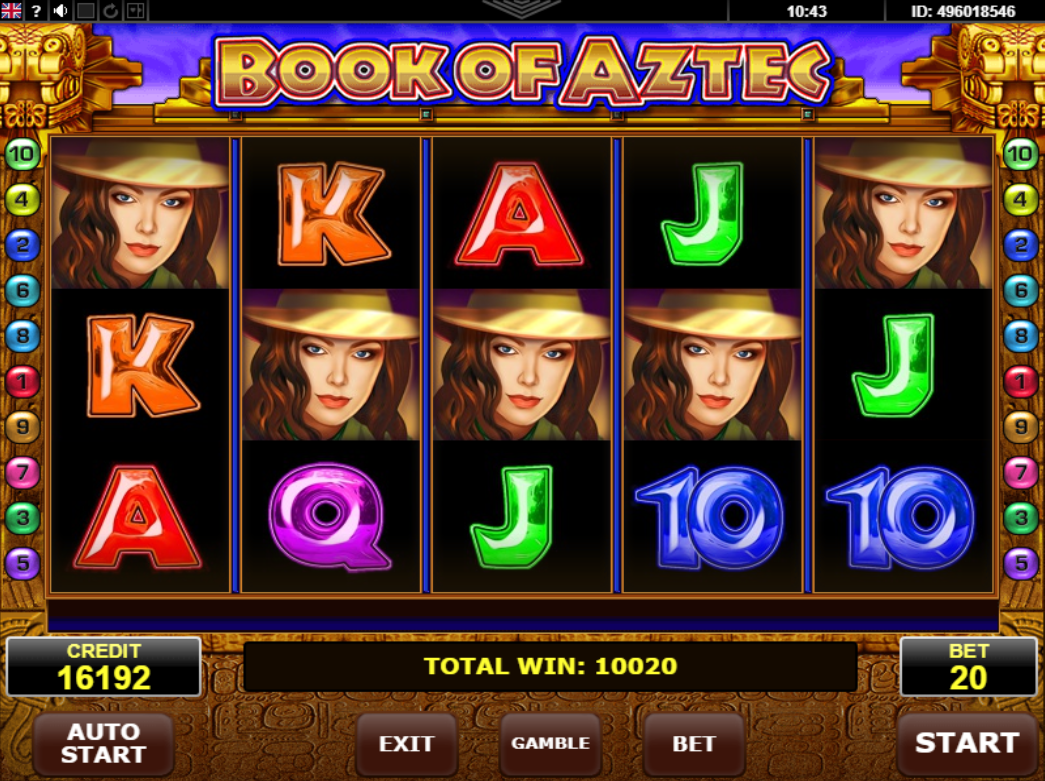Viewport: 1045px width, 781px height.
Task: Enable Auto Start spins
Action: click(103, 743)
